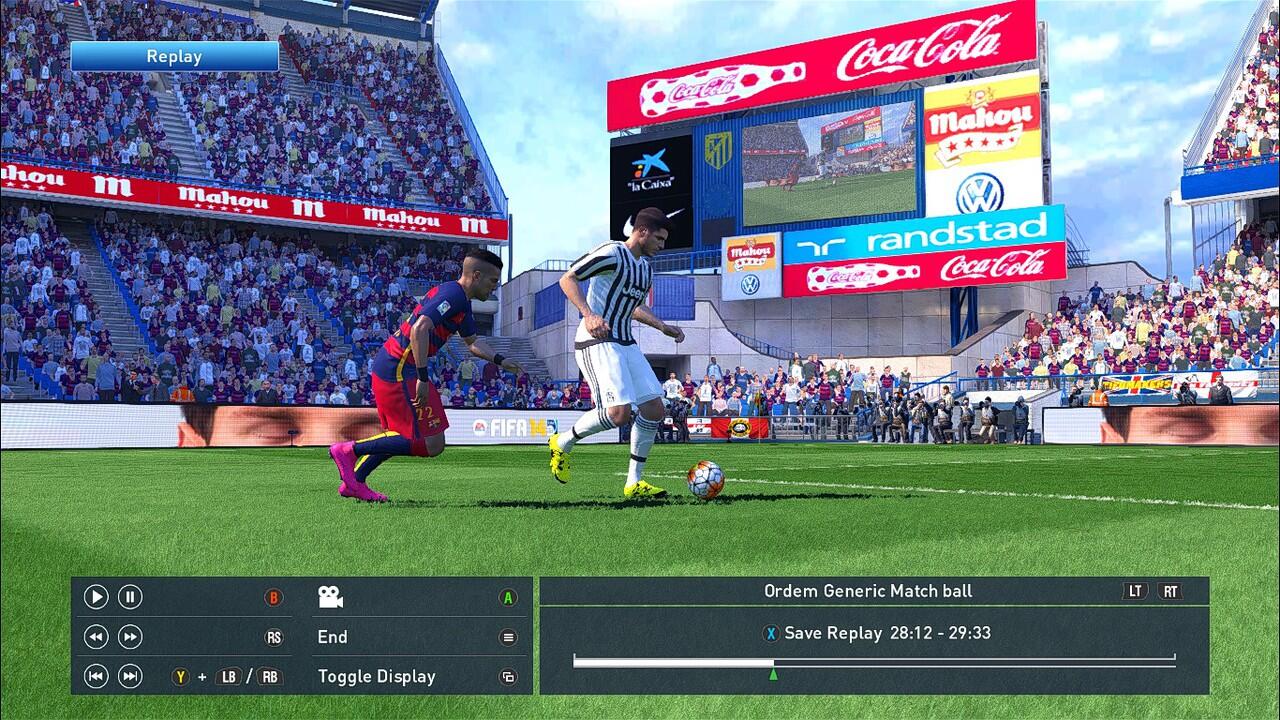This screenshot has width=1280, height=720.
Task: Skip ahead to the next replay segment
Action: (x=130, y=676)
